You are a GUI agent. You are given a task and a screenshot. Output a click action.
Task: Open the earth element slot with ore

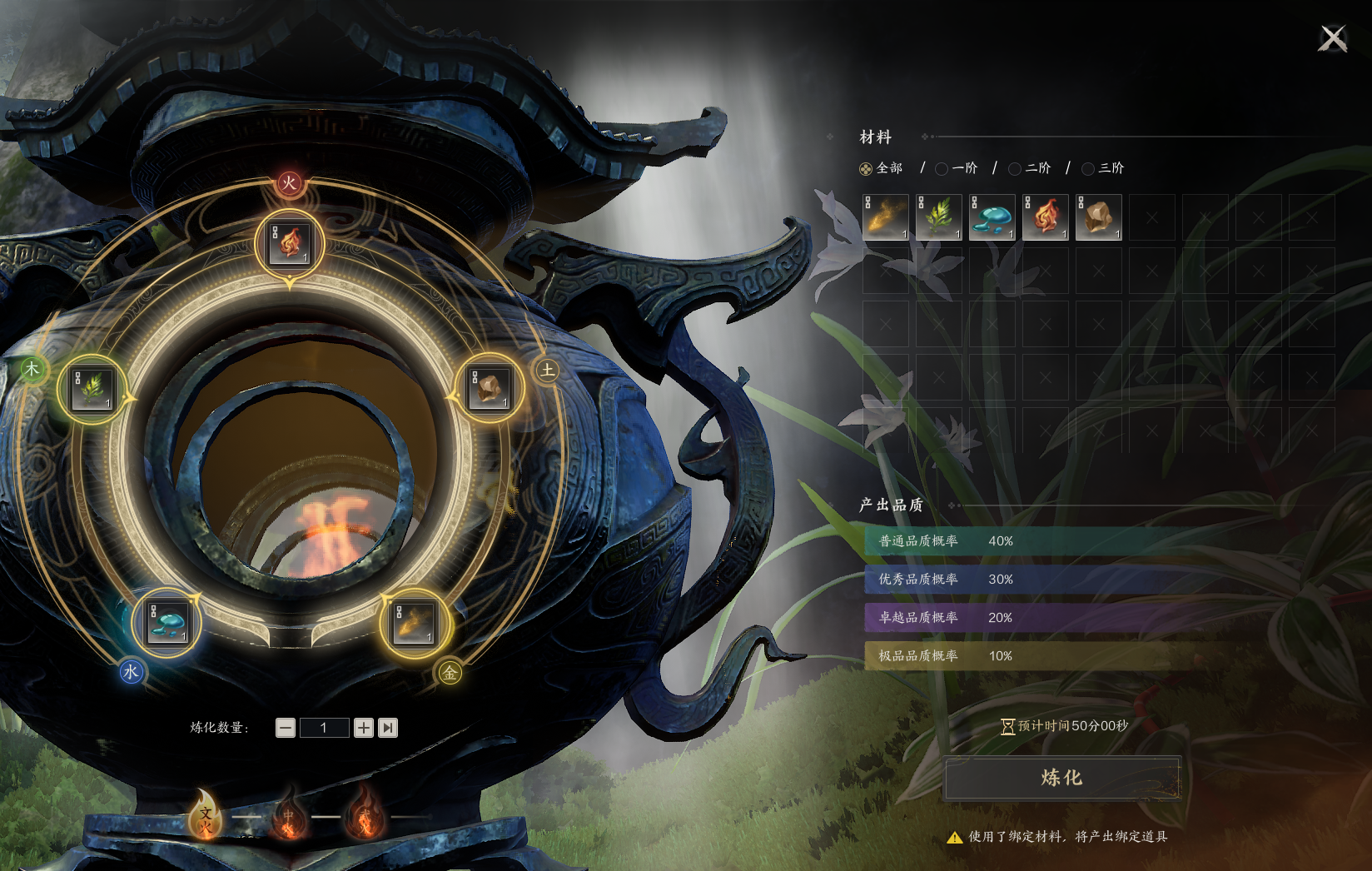[490, 389]
